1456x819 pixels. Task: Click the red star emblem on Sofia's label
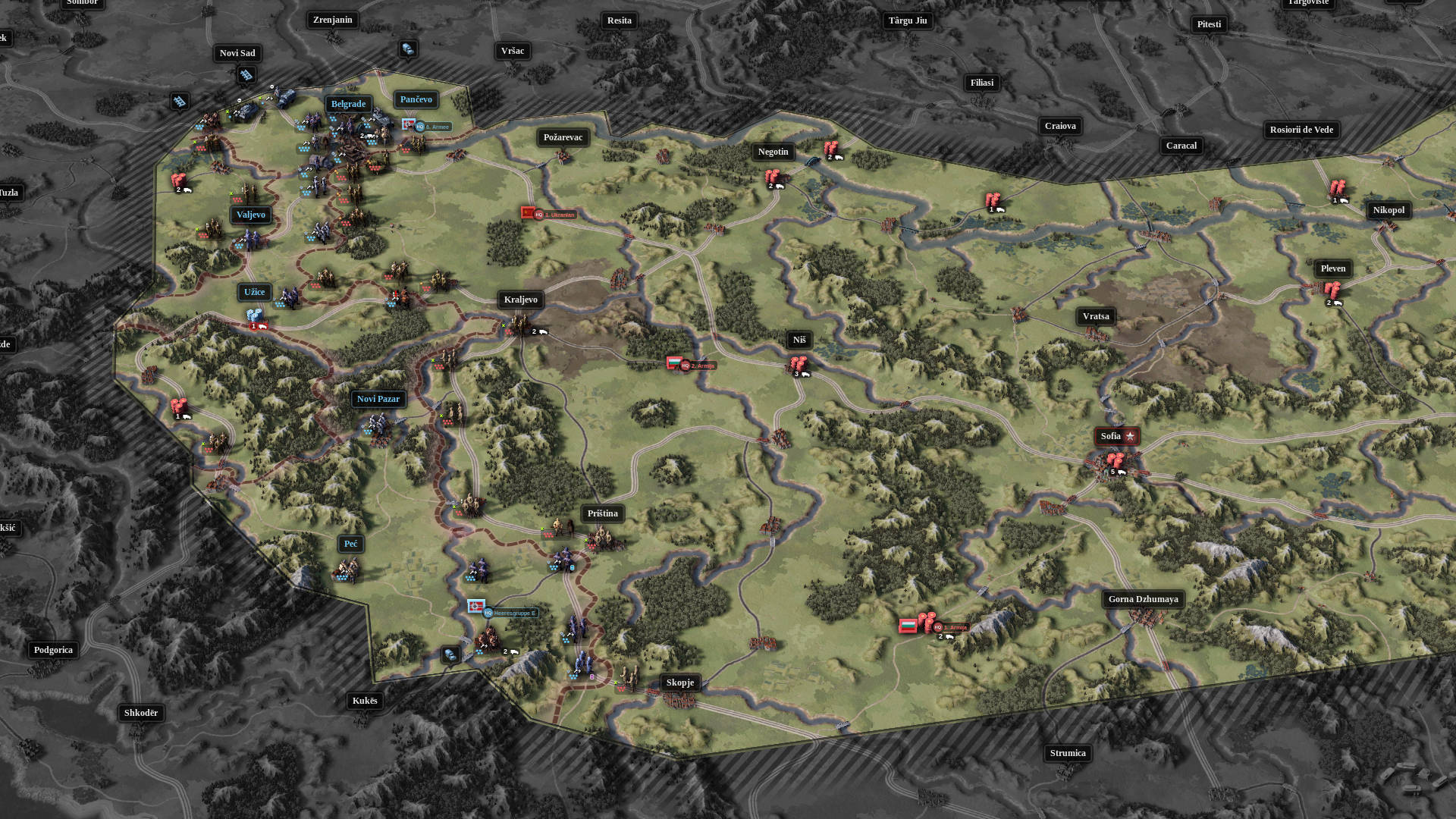pos(1130,436)
